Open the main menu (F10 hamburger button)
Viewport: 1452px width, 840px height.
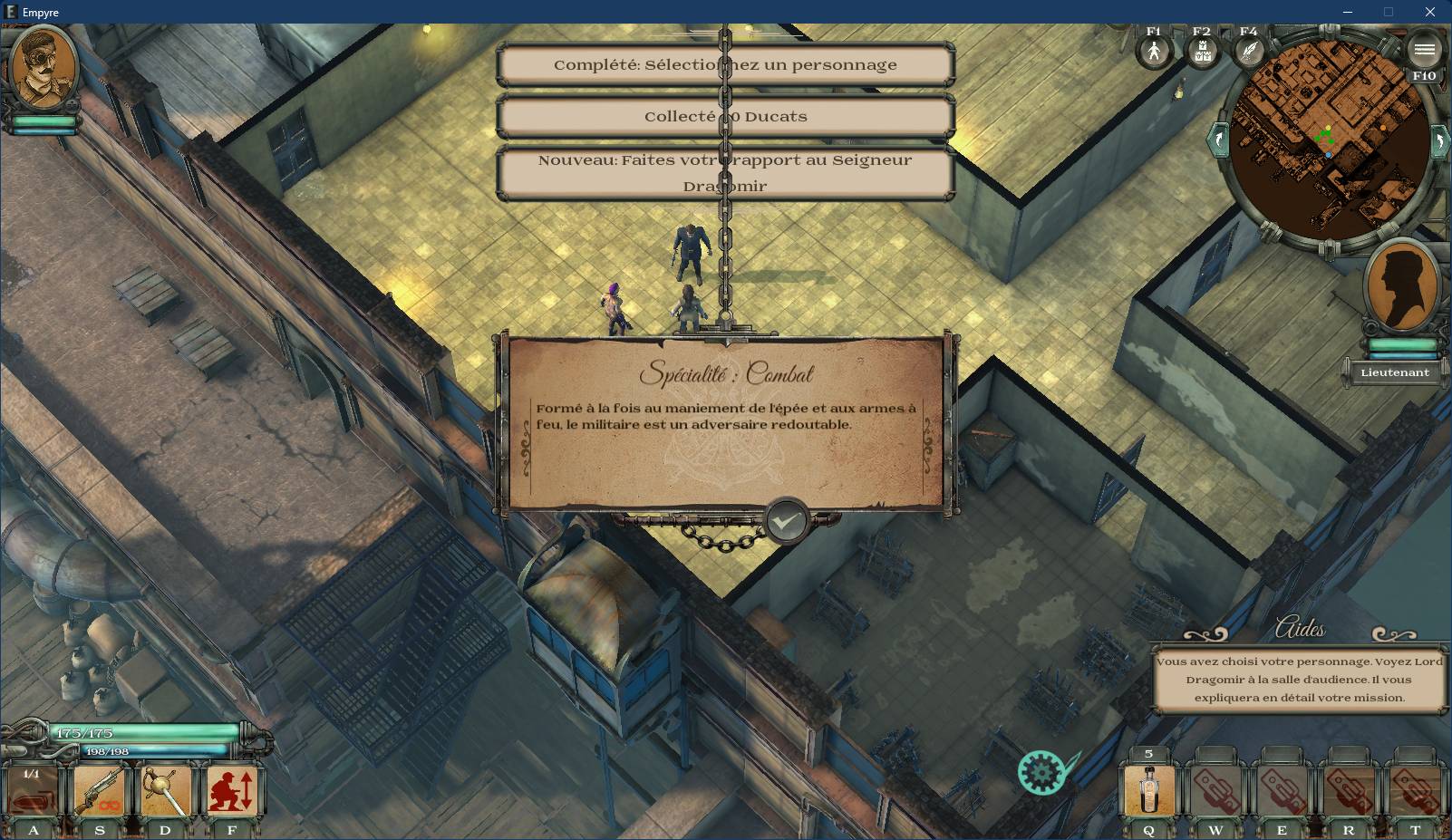[1424, 50]
